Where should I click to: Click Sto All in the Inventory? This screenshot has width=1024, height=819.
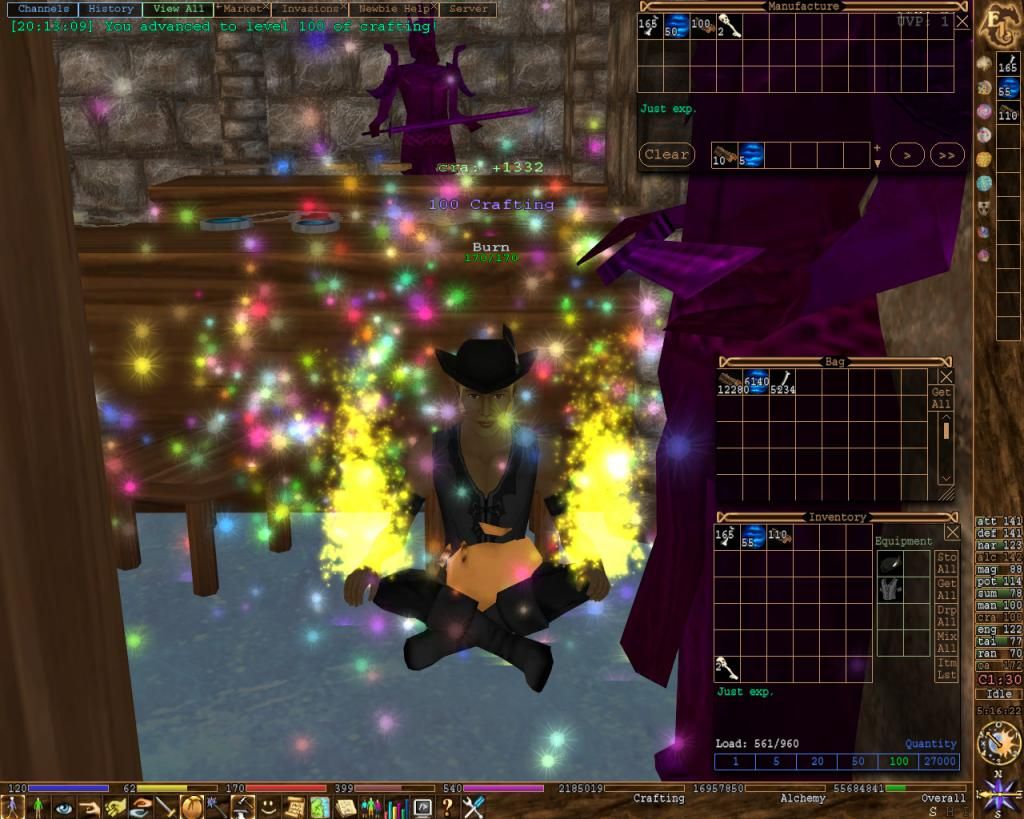[946, 563]
